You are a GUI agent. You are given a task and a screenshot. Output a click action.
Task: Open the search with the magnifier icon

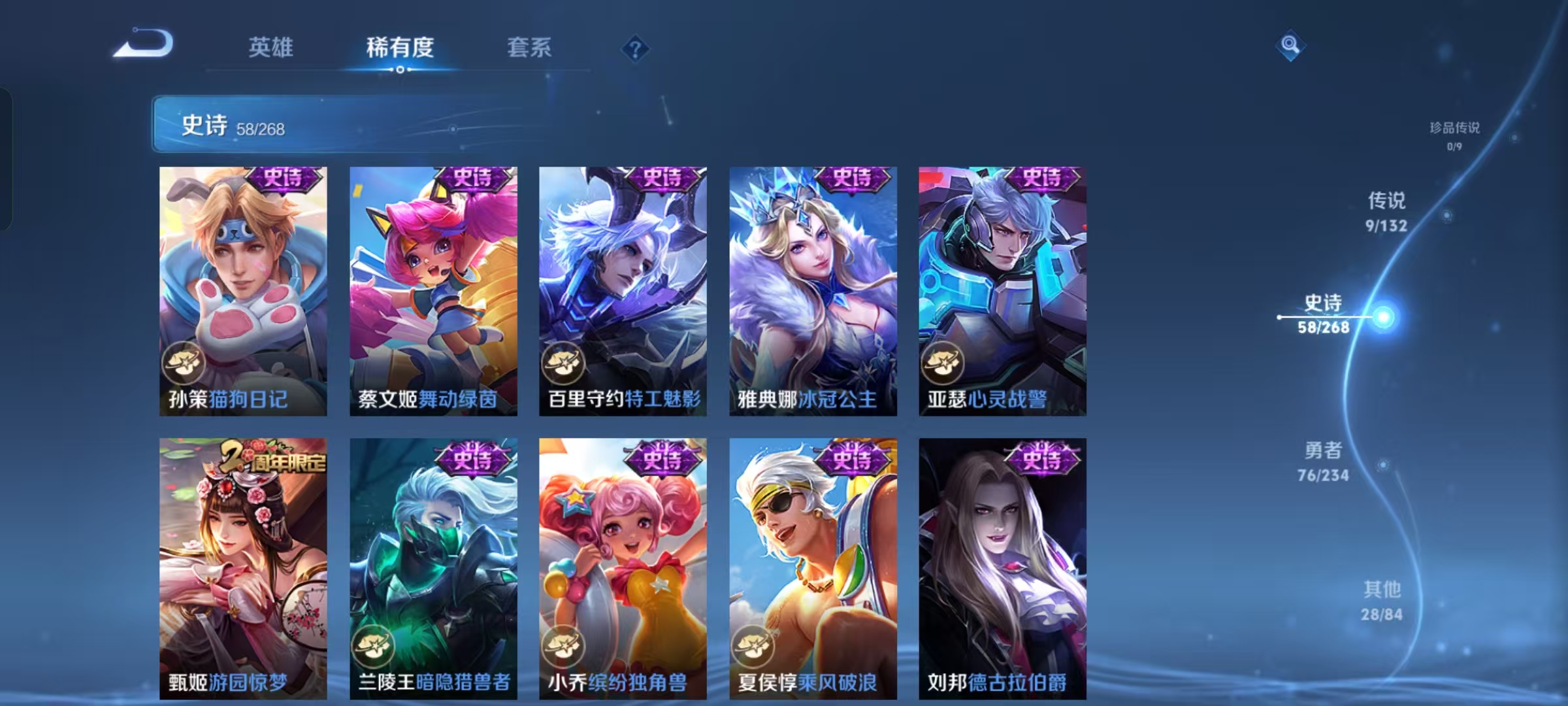pos(1289,44)
